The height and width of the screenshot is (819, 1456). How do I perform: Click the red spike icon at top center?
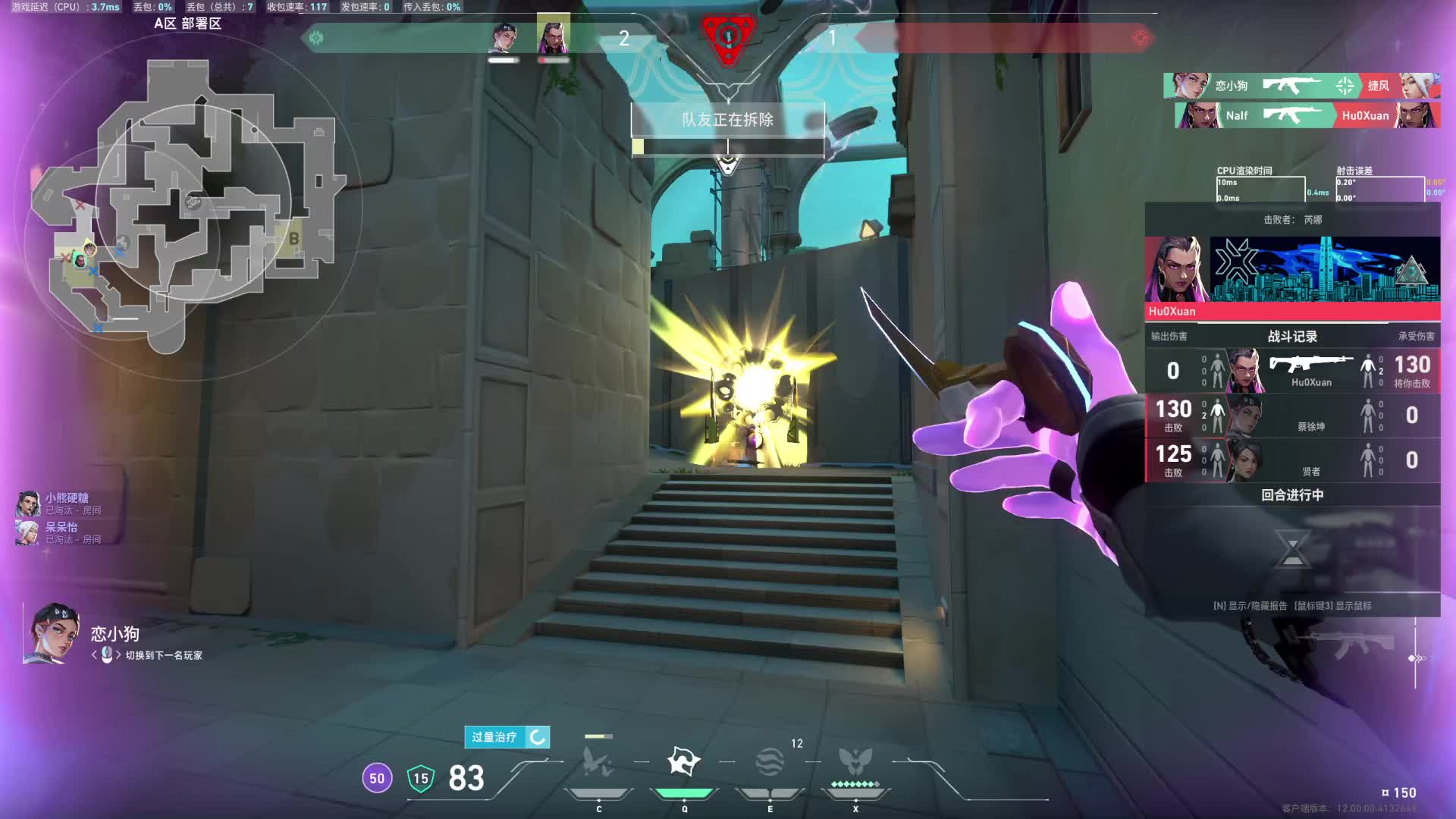tap(728, 36)
